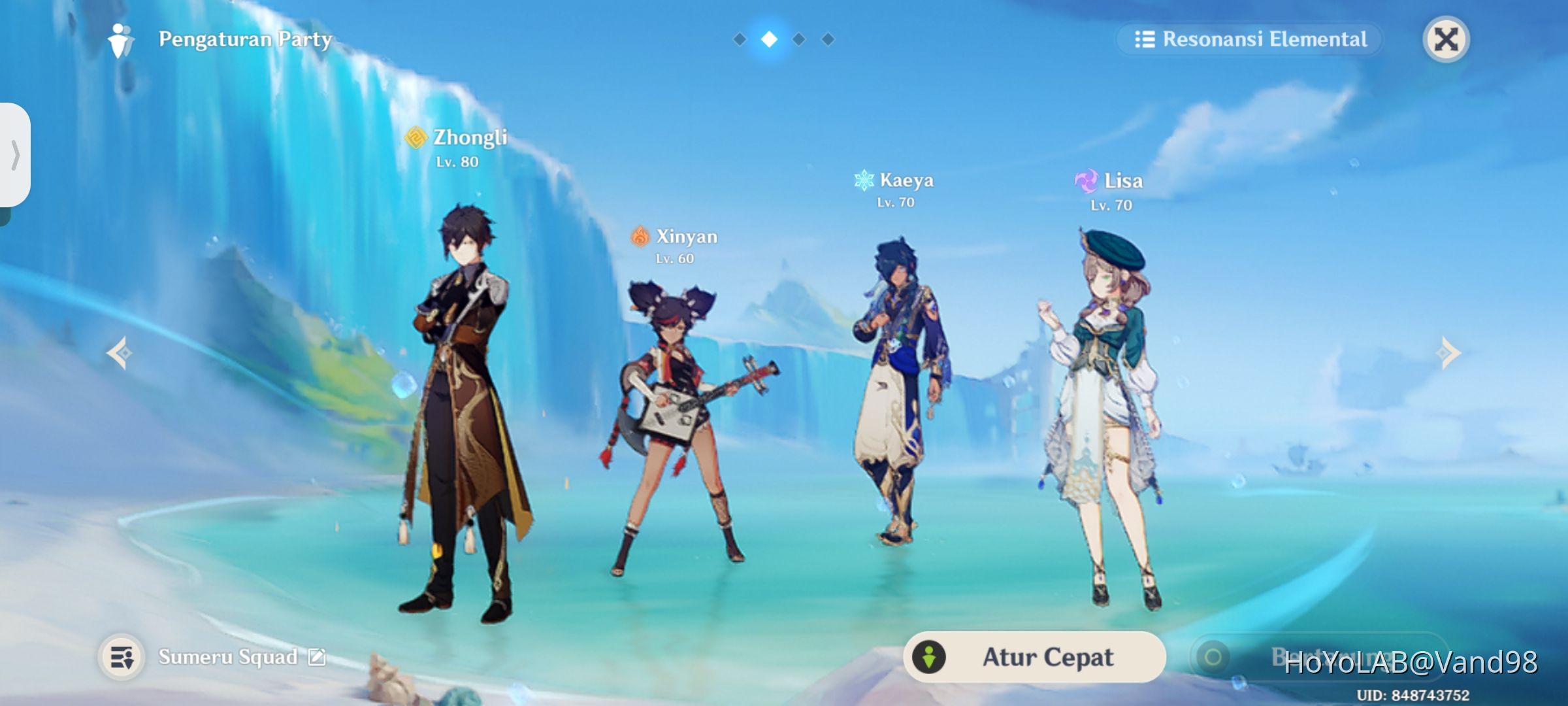Screen dimensions: 1568x706
Task: Select the second page indicator diamond
Action: [770, 39]
